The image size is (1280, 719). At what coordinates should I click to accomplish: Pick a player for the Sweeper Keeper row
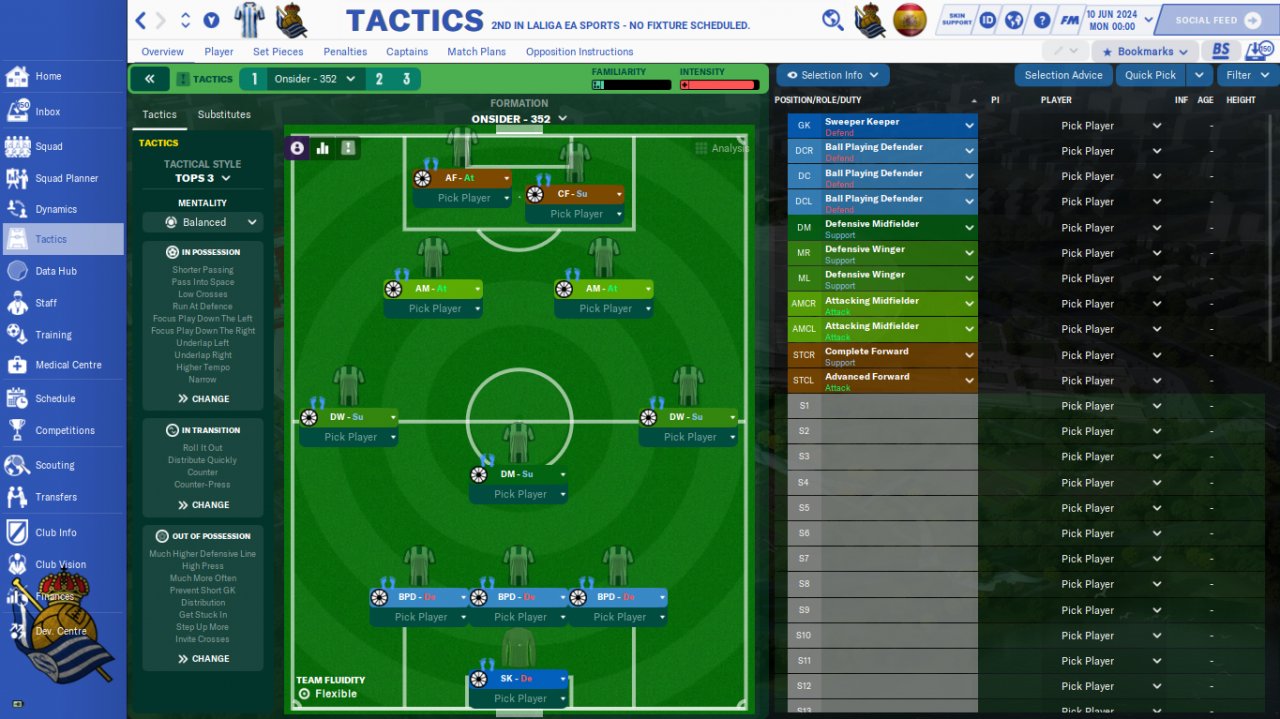click(1110, 126)
